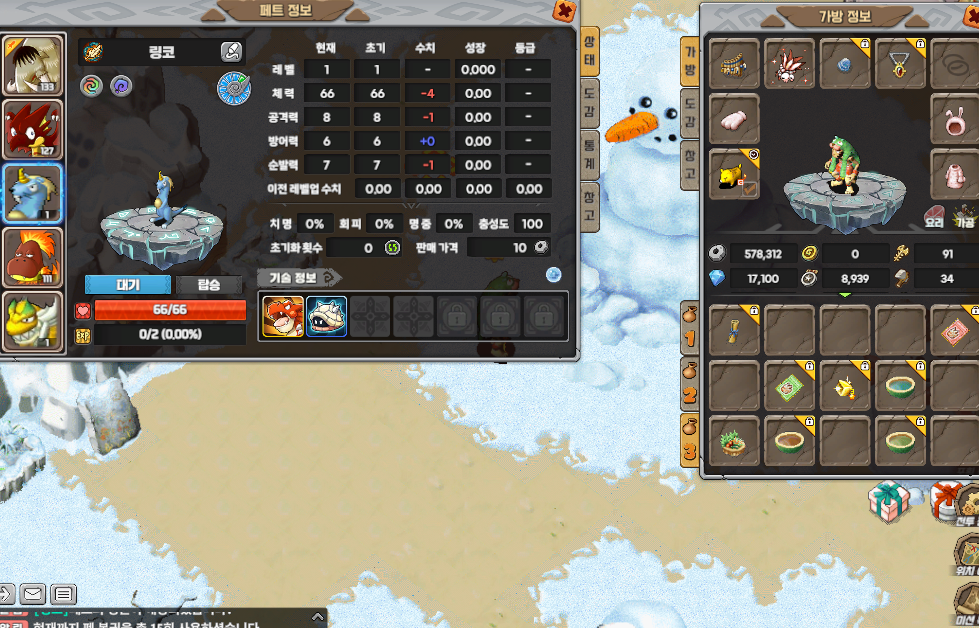
Task: Select the yellow-green dragon pet portrait
Action: (x=32, y=320)
